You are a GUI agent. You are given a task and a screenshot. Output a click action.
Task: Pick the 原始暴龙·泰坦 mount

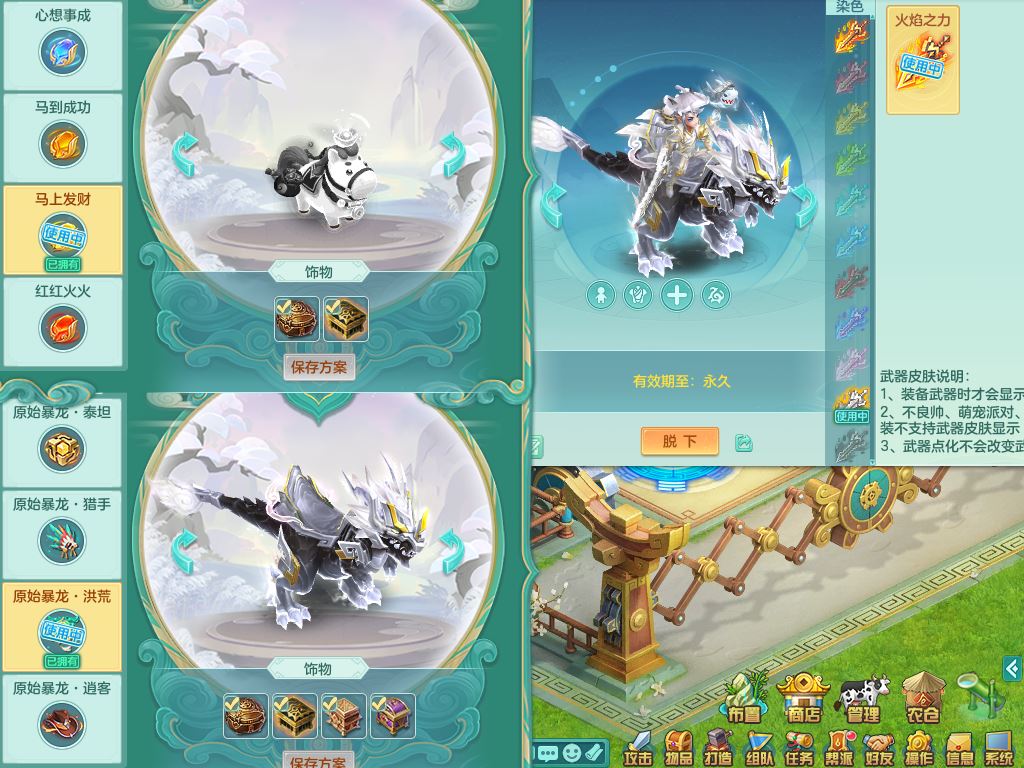(x=63, y=440)
